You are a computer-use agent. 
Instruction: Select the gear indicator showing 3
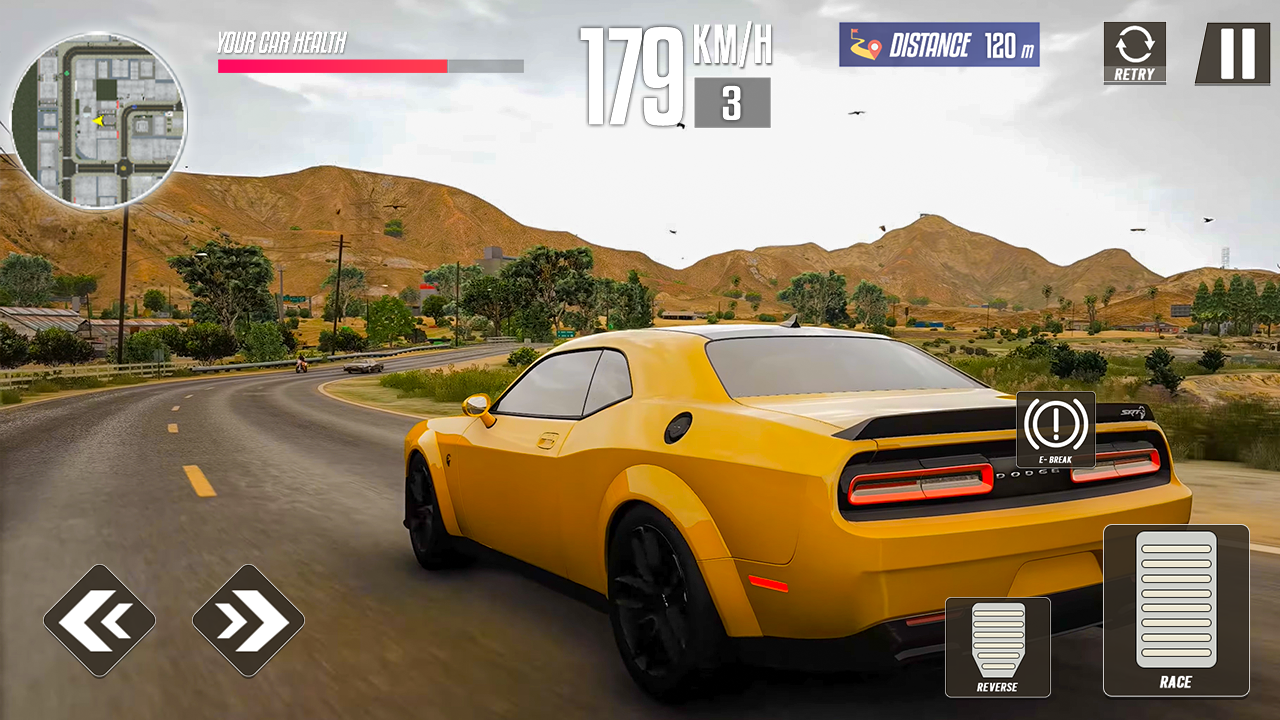tap(733, 102)
